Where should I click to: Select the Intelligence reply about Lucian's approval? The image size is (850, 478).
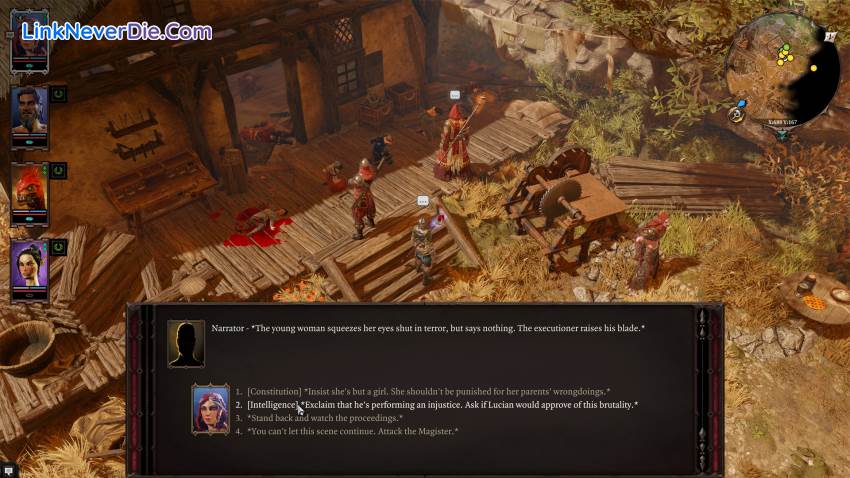click(x=442, y=404)
